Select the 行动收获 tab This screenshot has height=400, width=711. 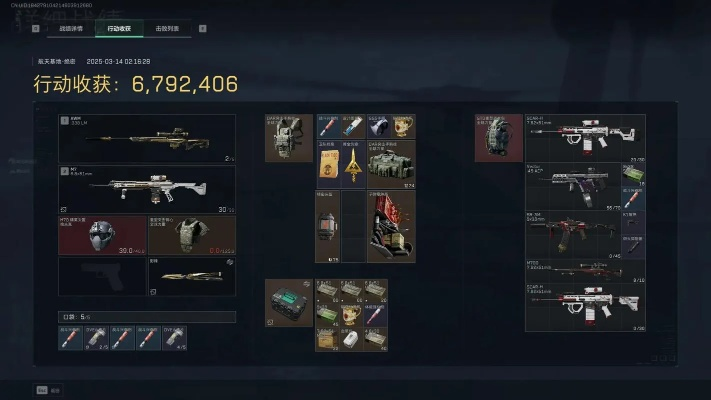coord(119,28)
